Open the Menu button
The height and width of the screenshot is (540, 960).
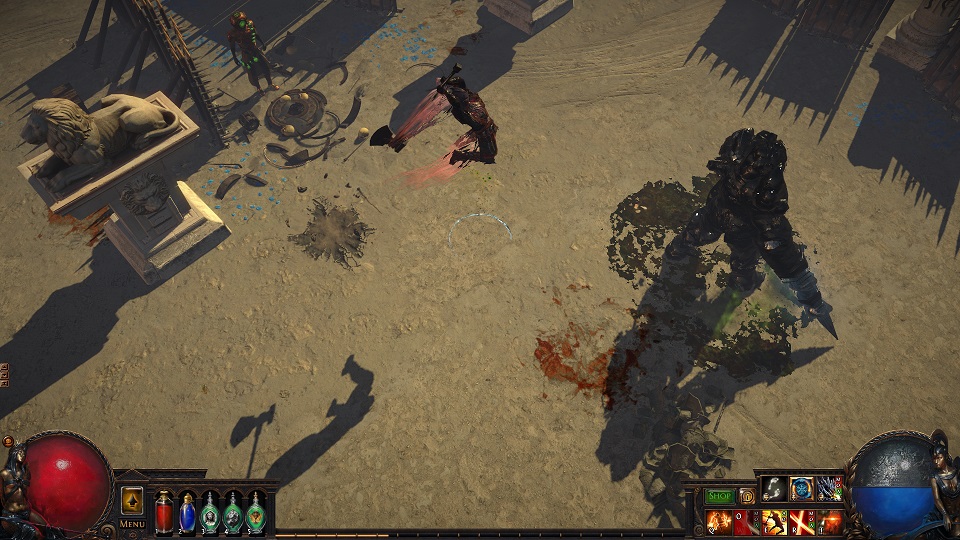(132, 524)
